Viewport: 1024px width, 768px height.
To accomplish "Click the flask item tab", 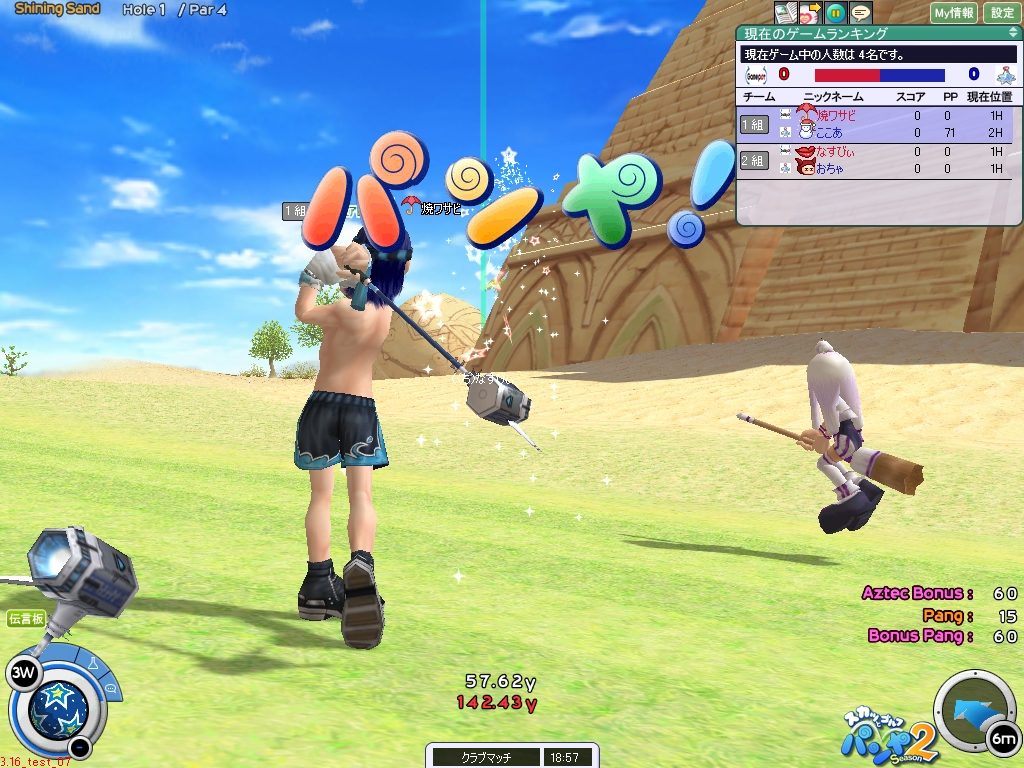I will (93, 664).
